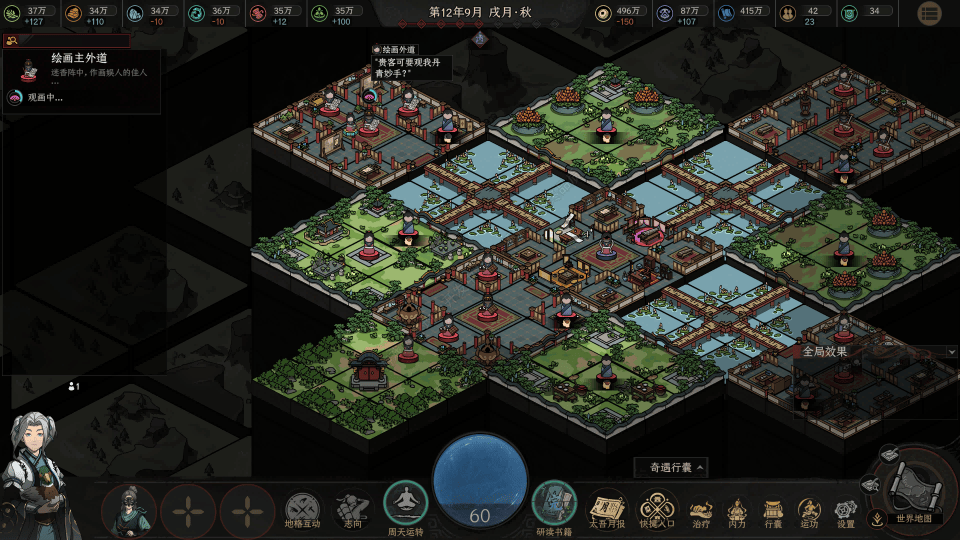Open the 太吾月报 monthly report
This screenshot has height=540, width=960.
(606, 508)
